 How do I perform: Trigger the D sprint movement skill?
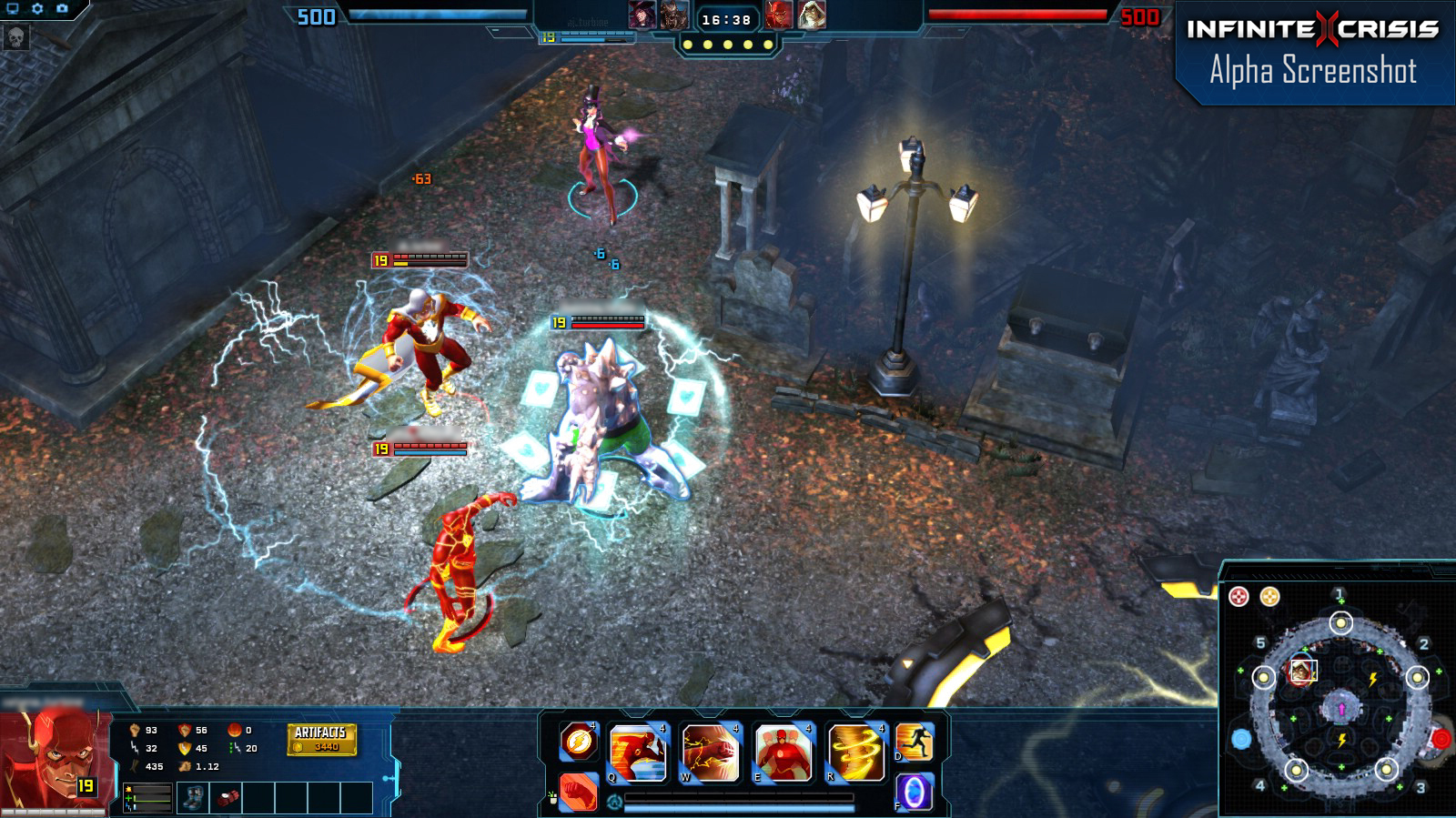pos(913,743)
